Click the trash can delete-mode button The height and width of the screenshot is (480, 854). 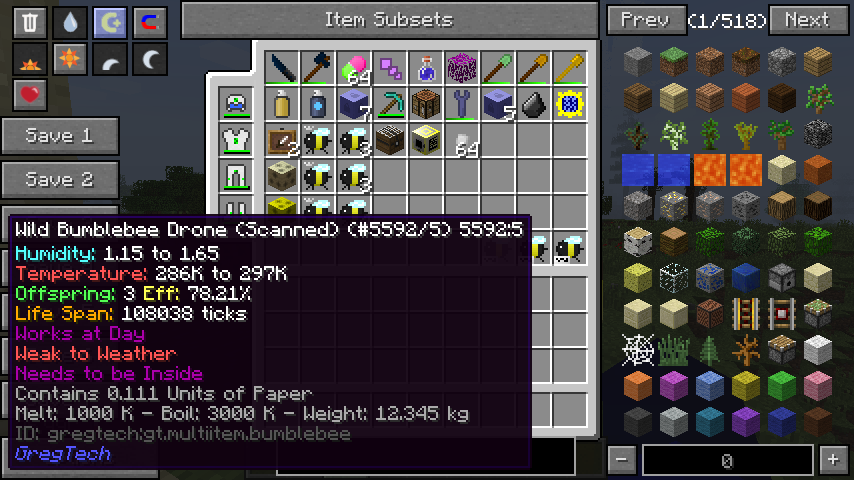(30, 23)
